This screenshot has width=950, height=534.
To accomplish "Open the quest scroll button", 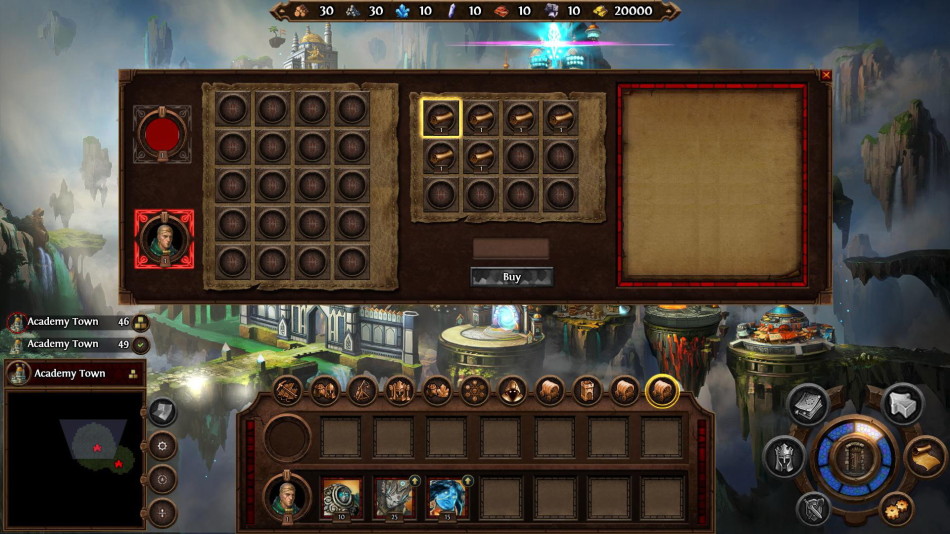I will [925, 457].
